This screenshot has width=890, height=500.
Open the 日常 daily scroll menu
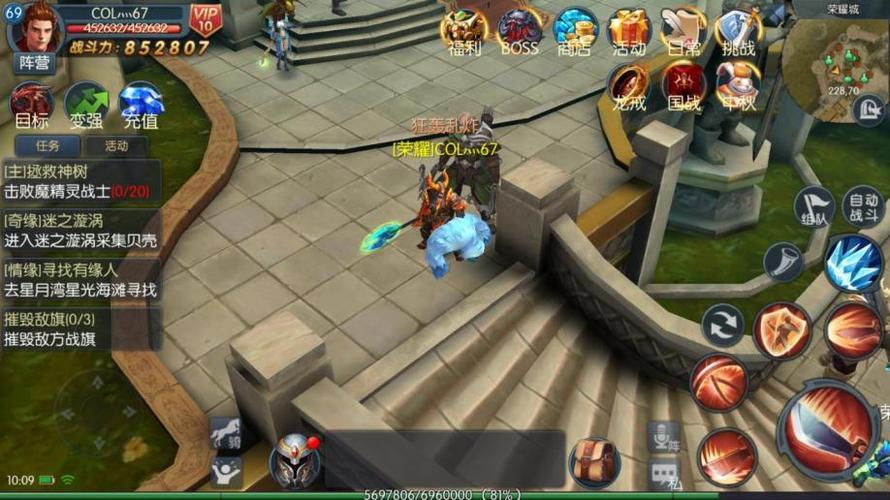(684, 31)
